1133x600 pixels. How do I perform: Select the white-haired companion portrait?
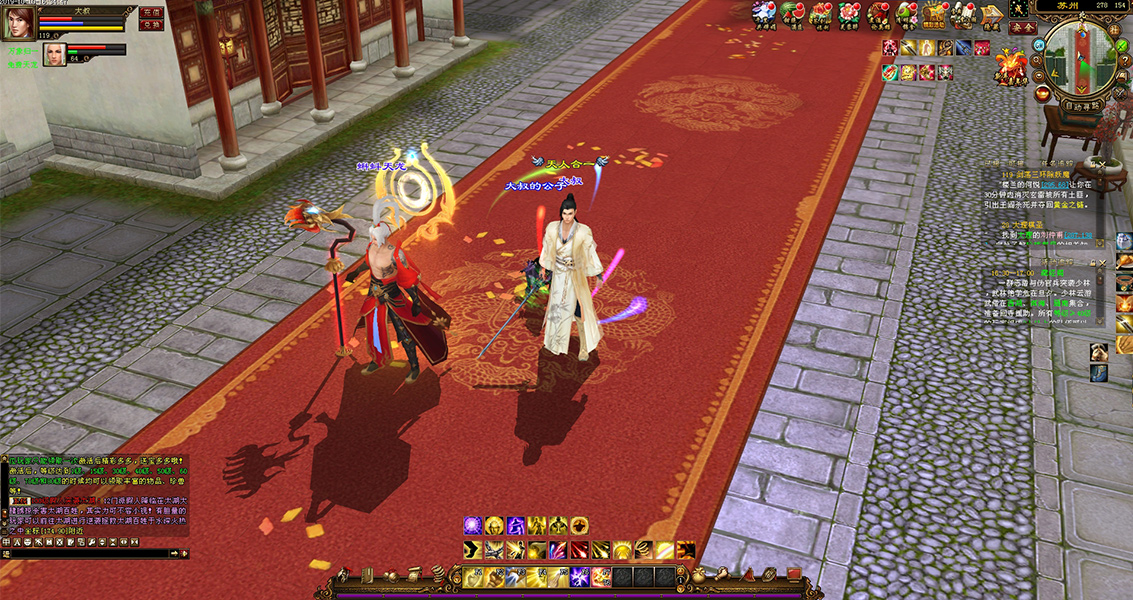[x=53, y=54]
